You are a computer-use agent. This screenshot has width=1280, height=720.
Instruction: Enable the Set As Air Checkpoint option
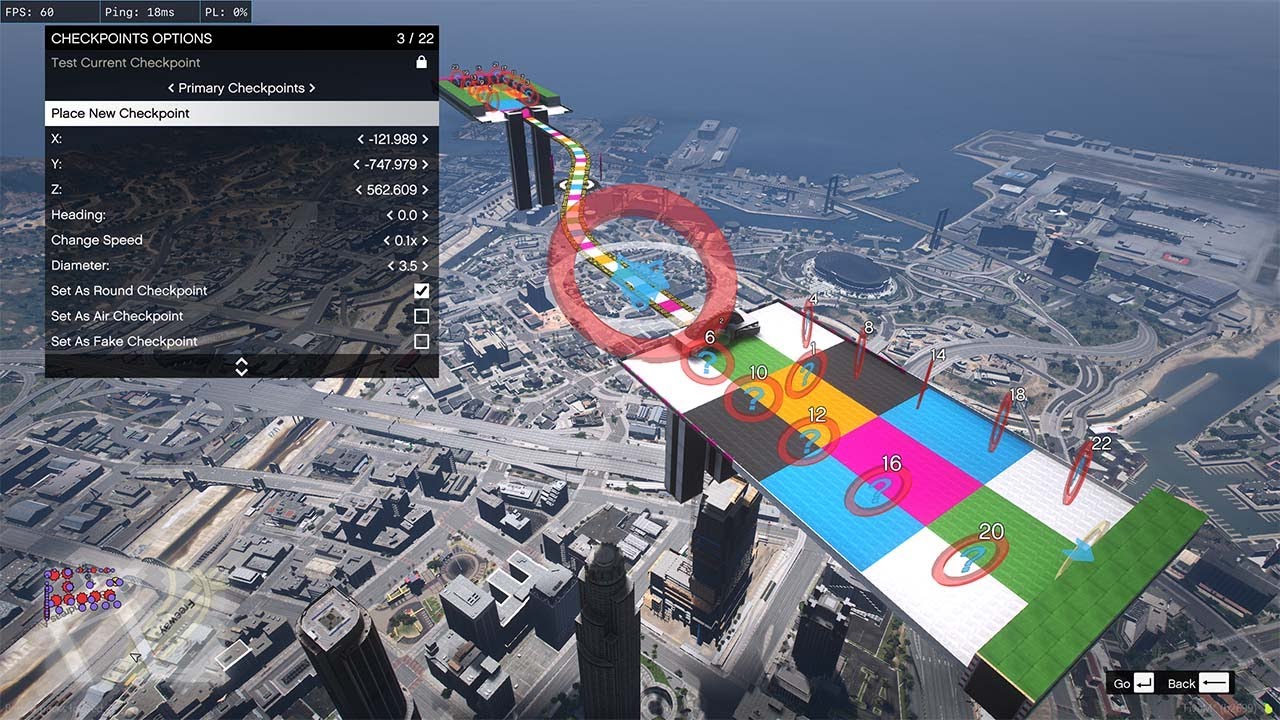point(422,316)
